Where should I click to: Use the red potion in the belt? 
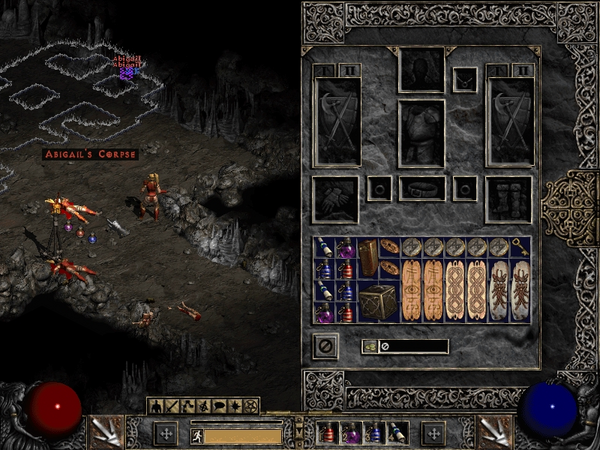click(327, 433)
